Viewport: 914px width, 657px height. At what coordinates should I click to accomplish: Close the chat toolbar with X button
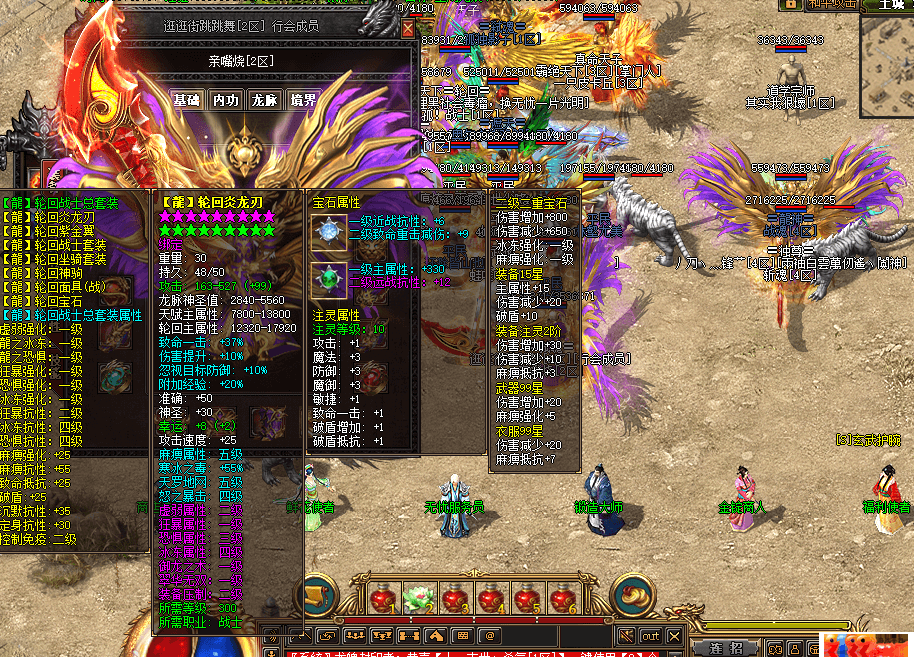[x=676, y=636]
